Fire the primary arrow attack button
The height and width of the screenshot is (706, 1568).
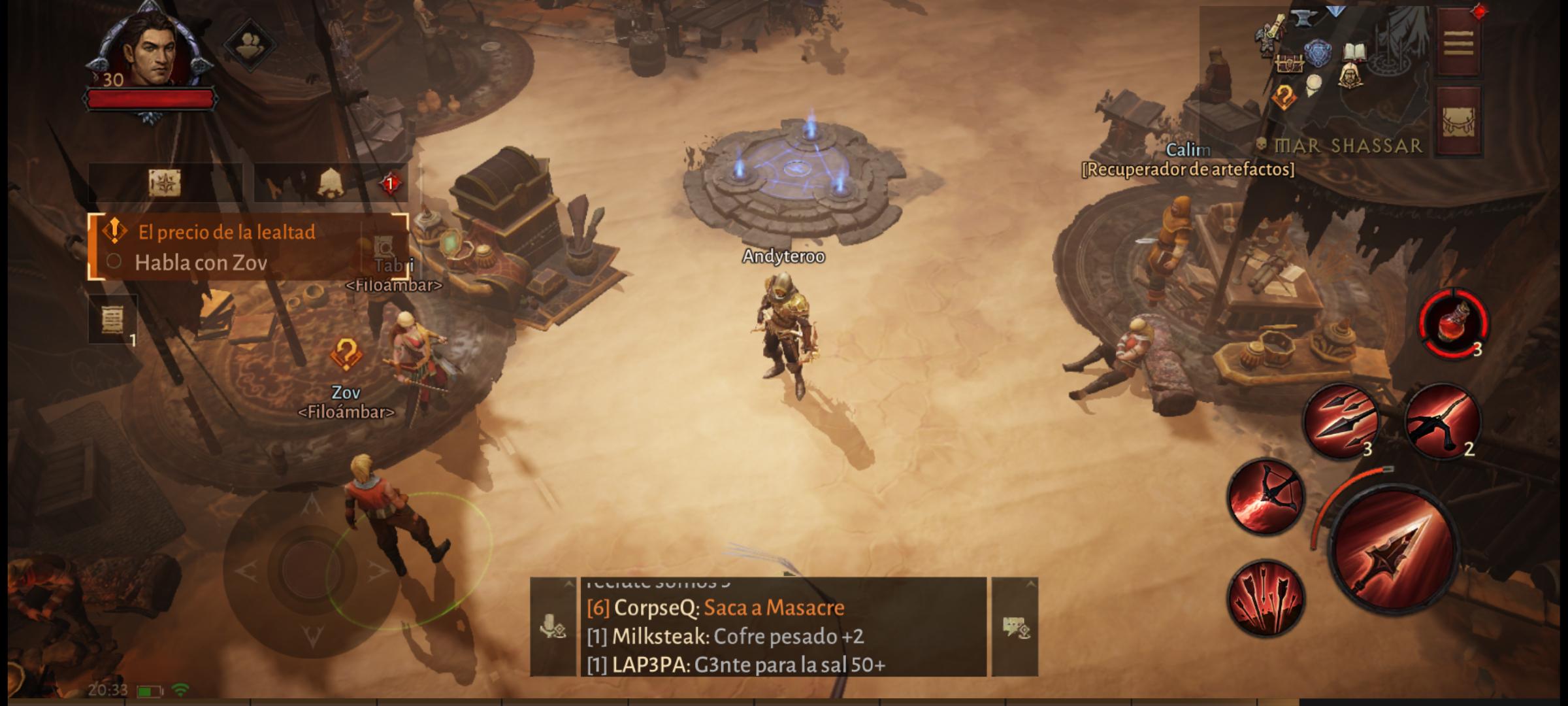(x=1394, y=548)
